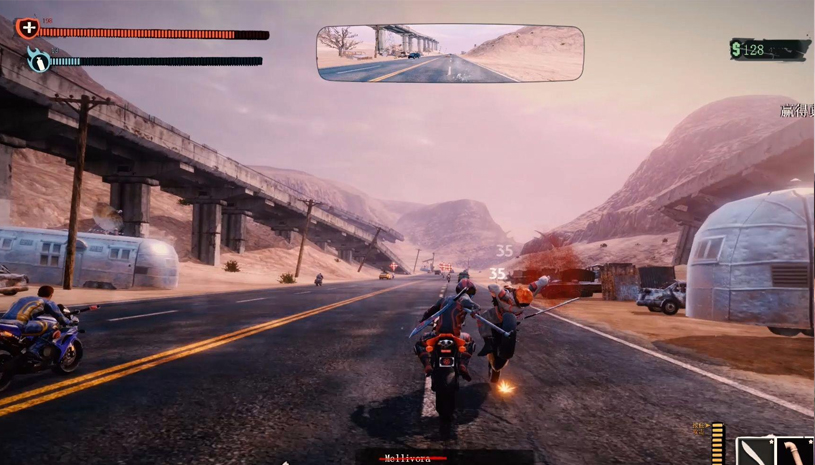Select the pipe weapon slot

pos(795,452)
